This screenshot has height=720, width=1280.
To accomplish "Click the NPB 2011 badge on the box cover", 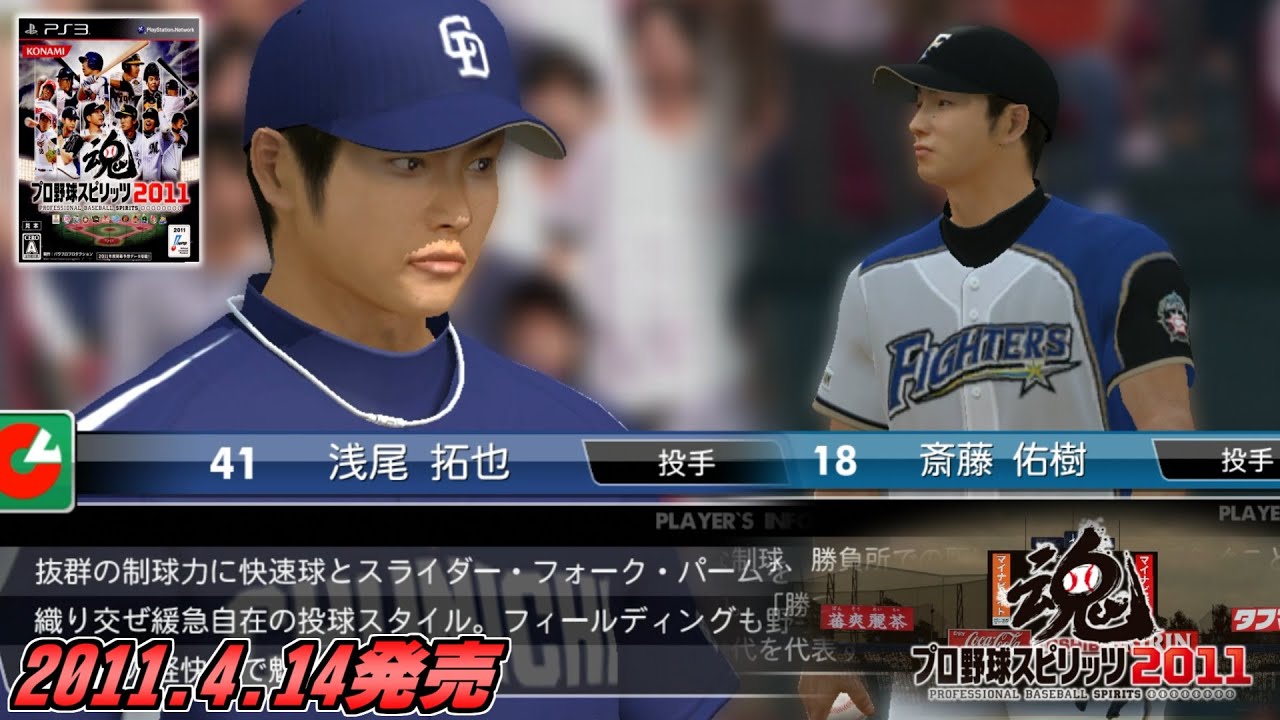I will [x=178, y=240].
